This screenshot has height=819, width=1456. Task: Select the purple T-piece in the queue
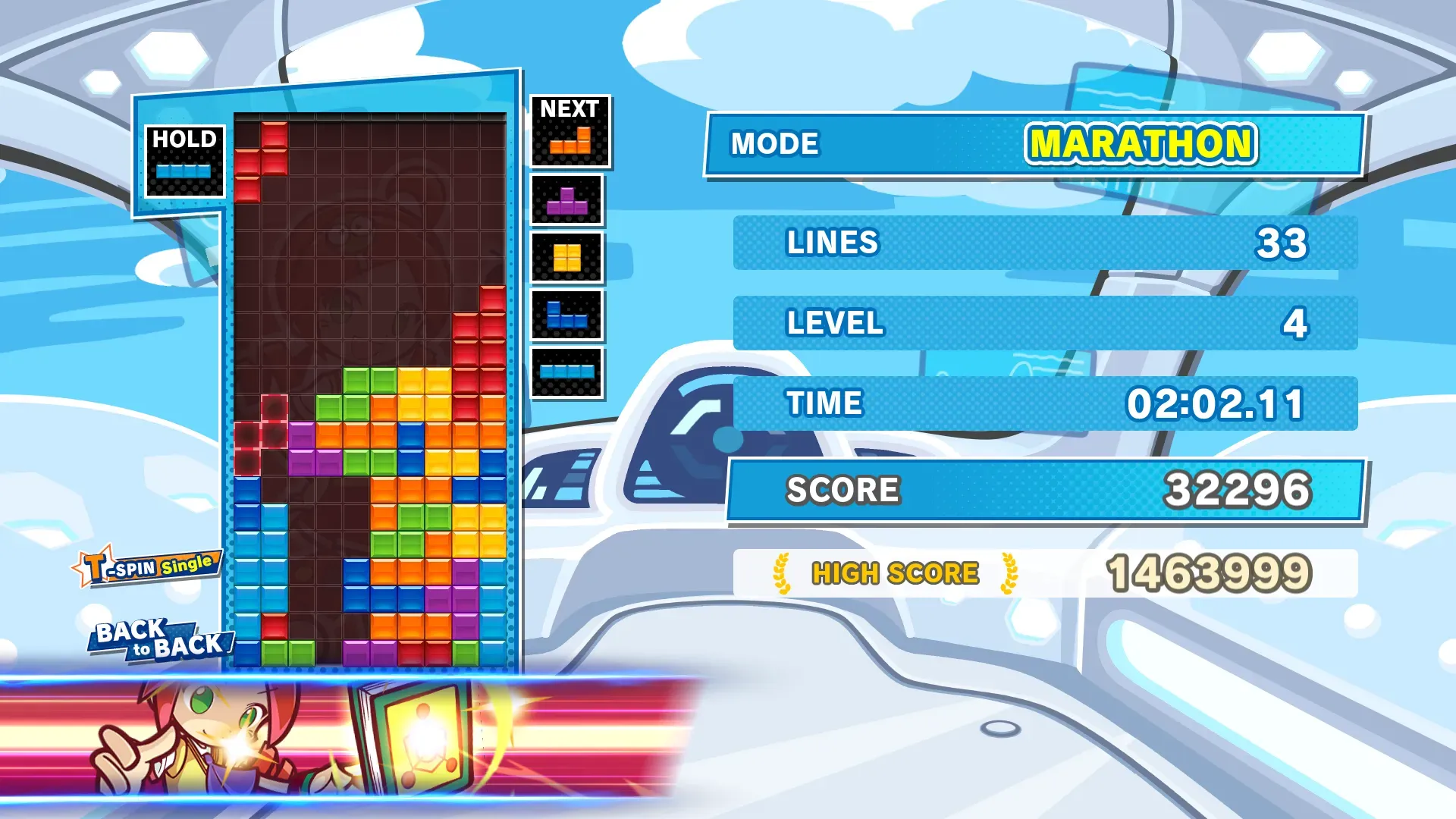[567, 201]
